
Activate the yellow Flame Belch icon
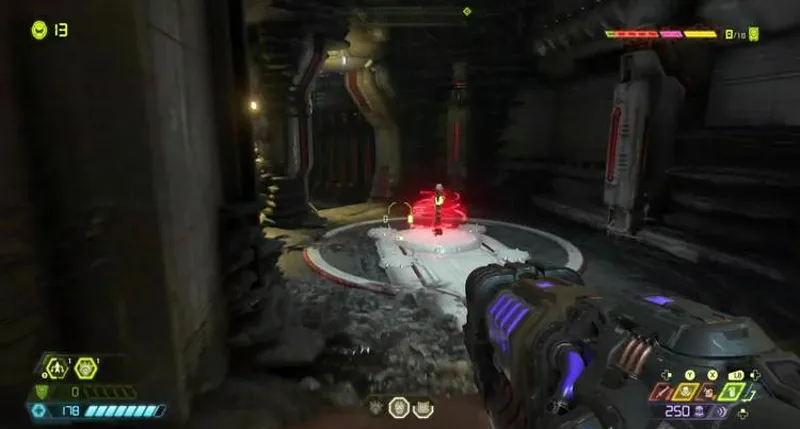(x=687, y=391)
